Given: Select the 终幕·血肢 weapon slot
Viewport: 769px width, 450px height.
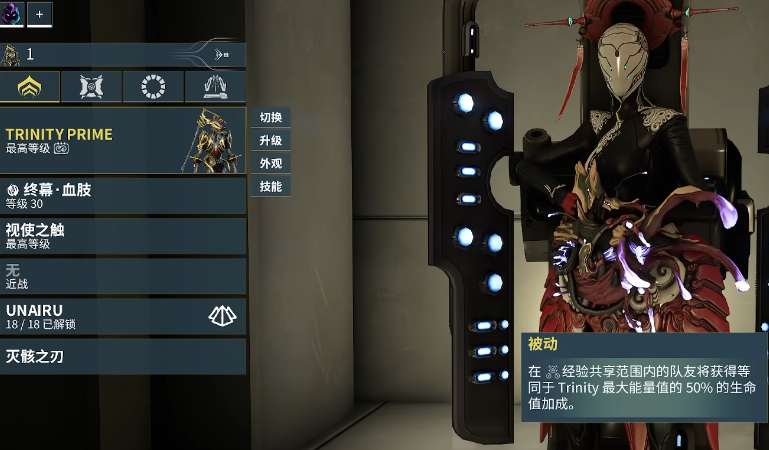Looking at the screenshot, I should click(122, 195).
